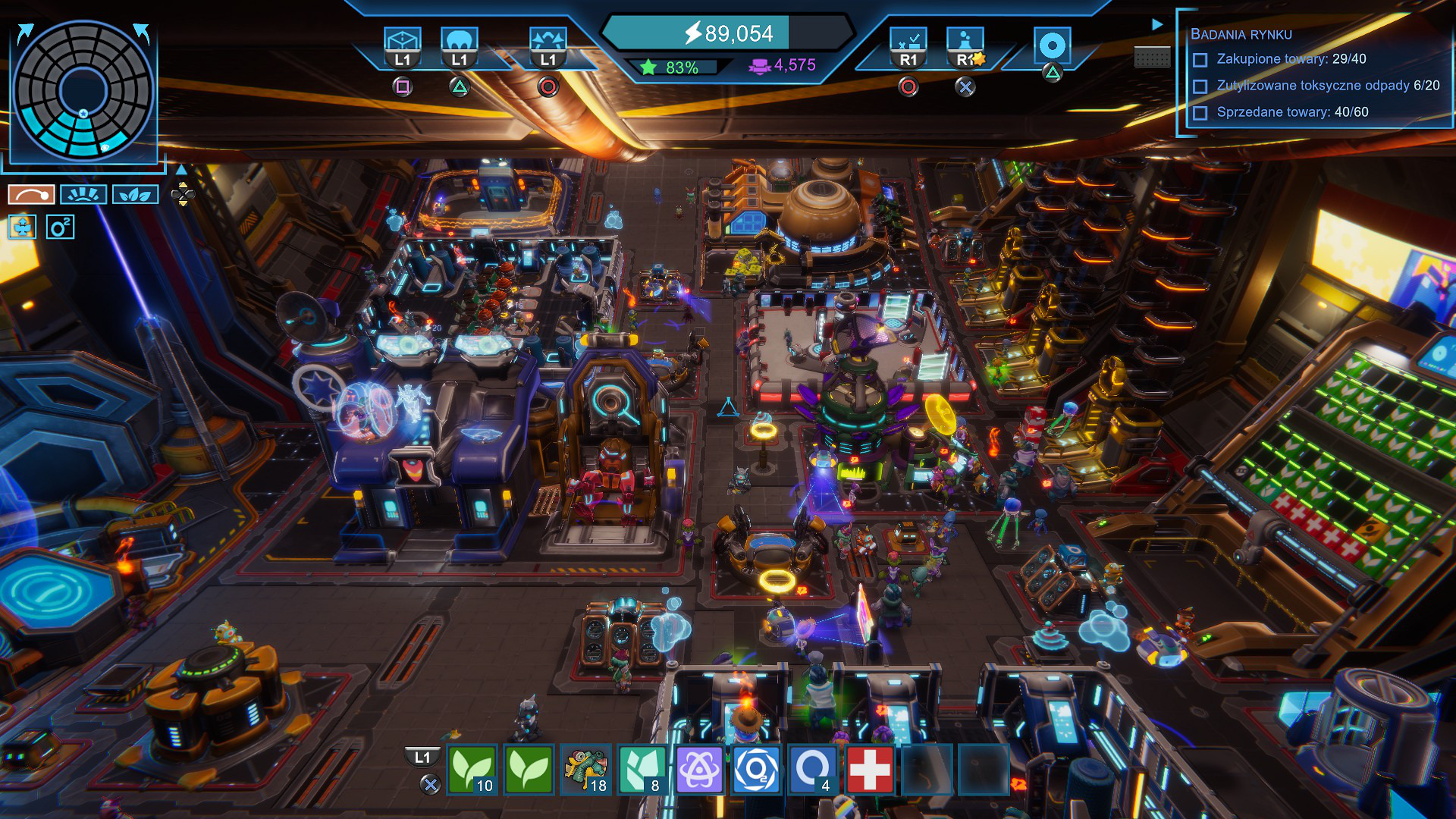Toggle the O2 oxygen overlay

tap(60, 227)
